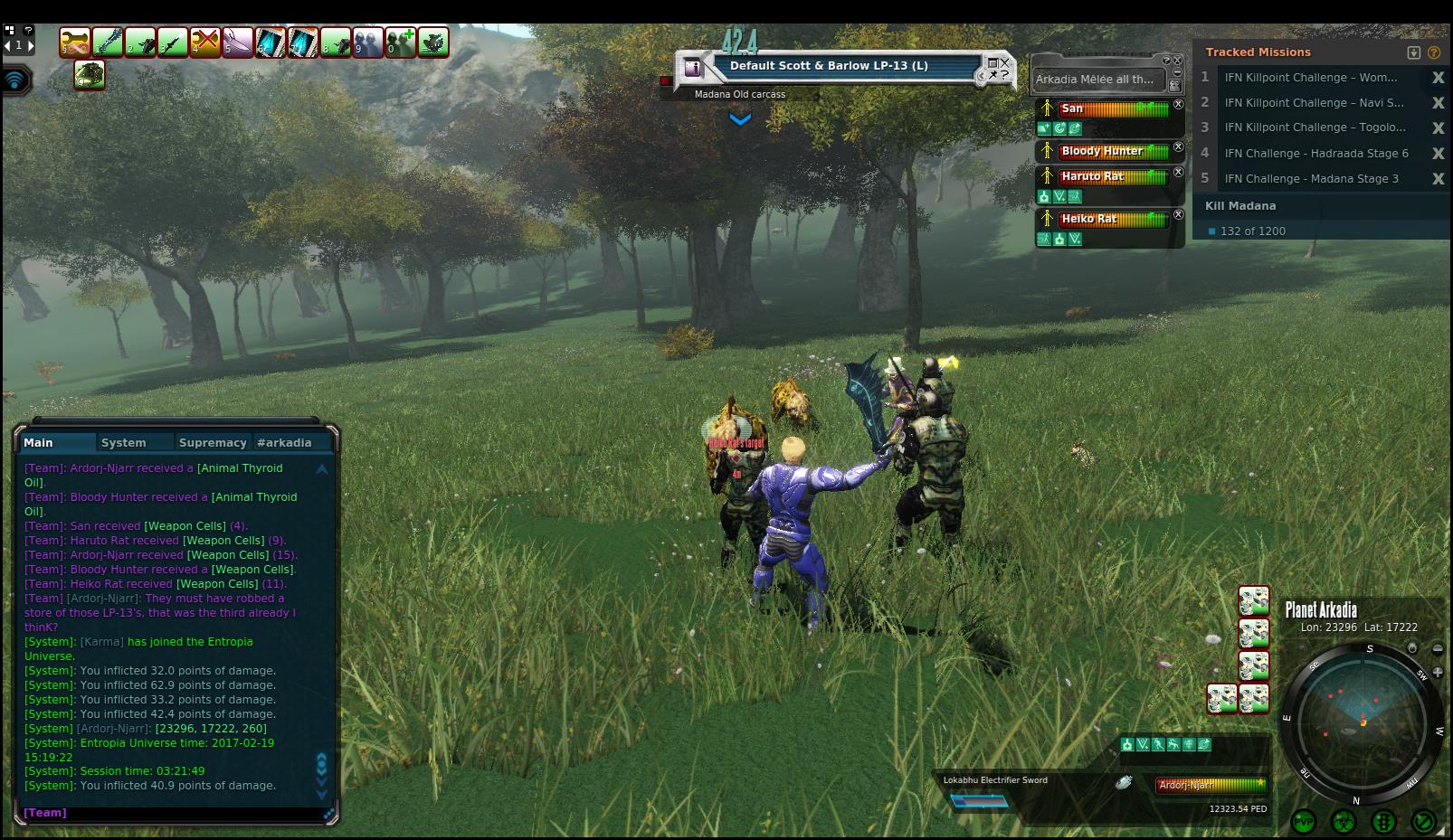
Task: Select team member Haruto Rat
Action: point(1092,176)
